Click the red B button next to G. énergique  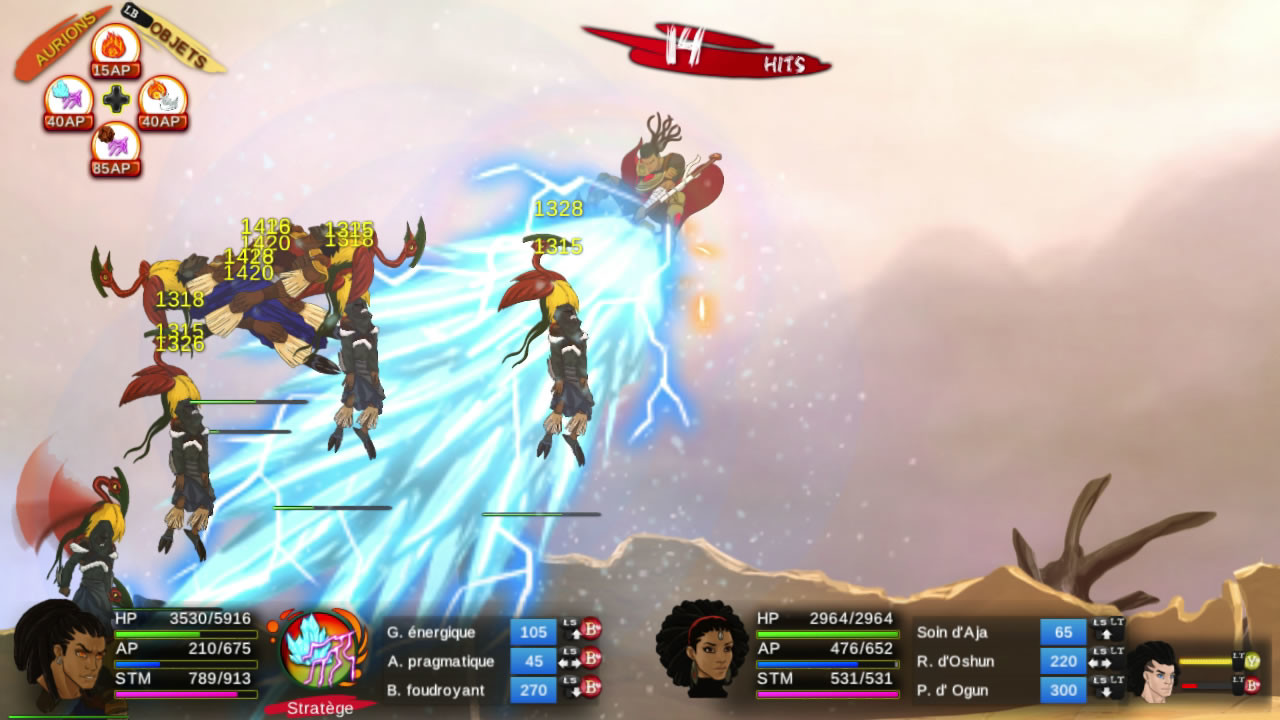coord(591,630)
